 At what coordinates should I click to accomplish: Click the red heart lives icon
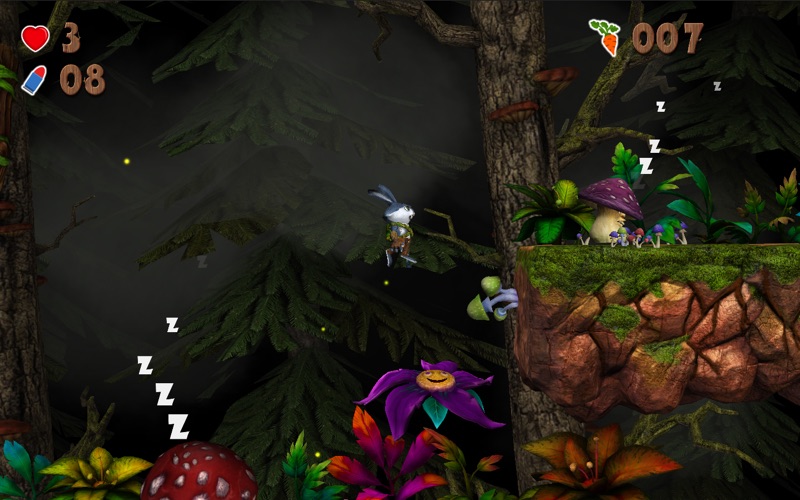35,38
